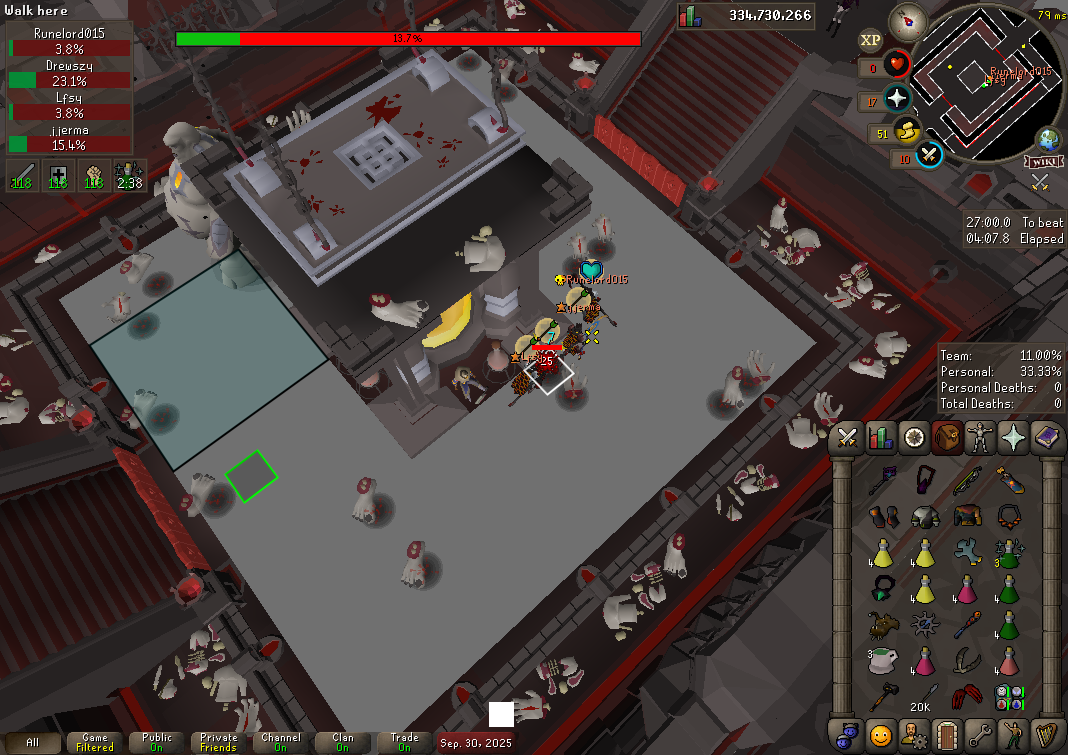Image resolution: width=1068 pixels, height=755 pixels.
Task: Select the Game chat filter tab
Action: 95,743
